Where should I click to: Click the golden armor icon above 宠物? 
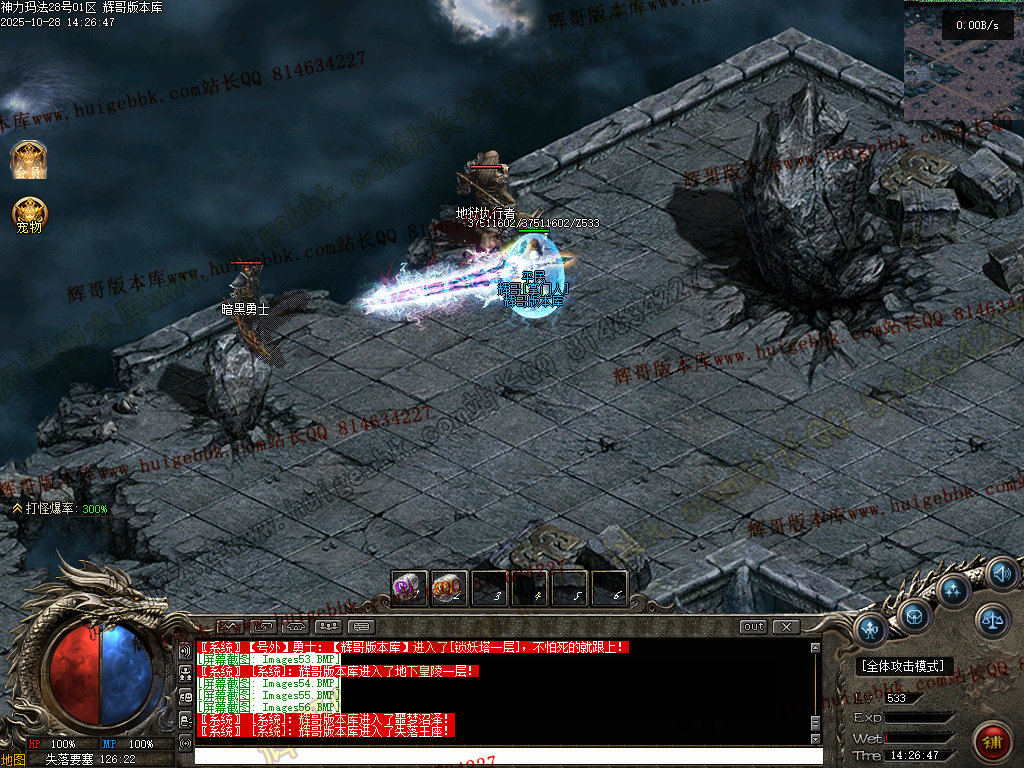click(x=29, y=160)
